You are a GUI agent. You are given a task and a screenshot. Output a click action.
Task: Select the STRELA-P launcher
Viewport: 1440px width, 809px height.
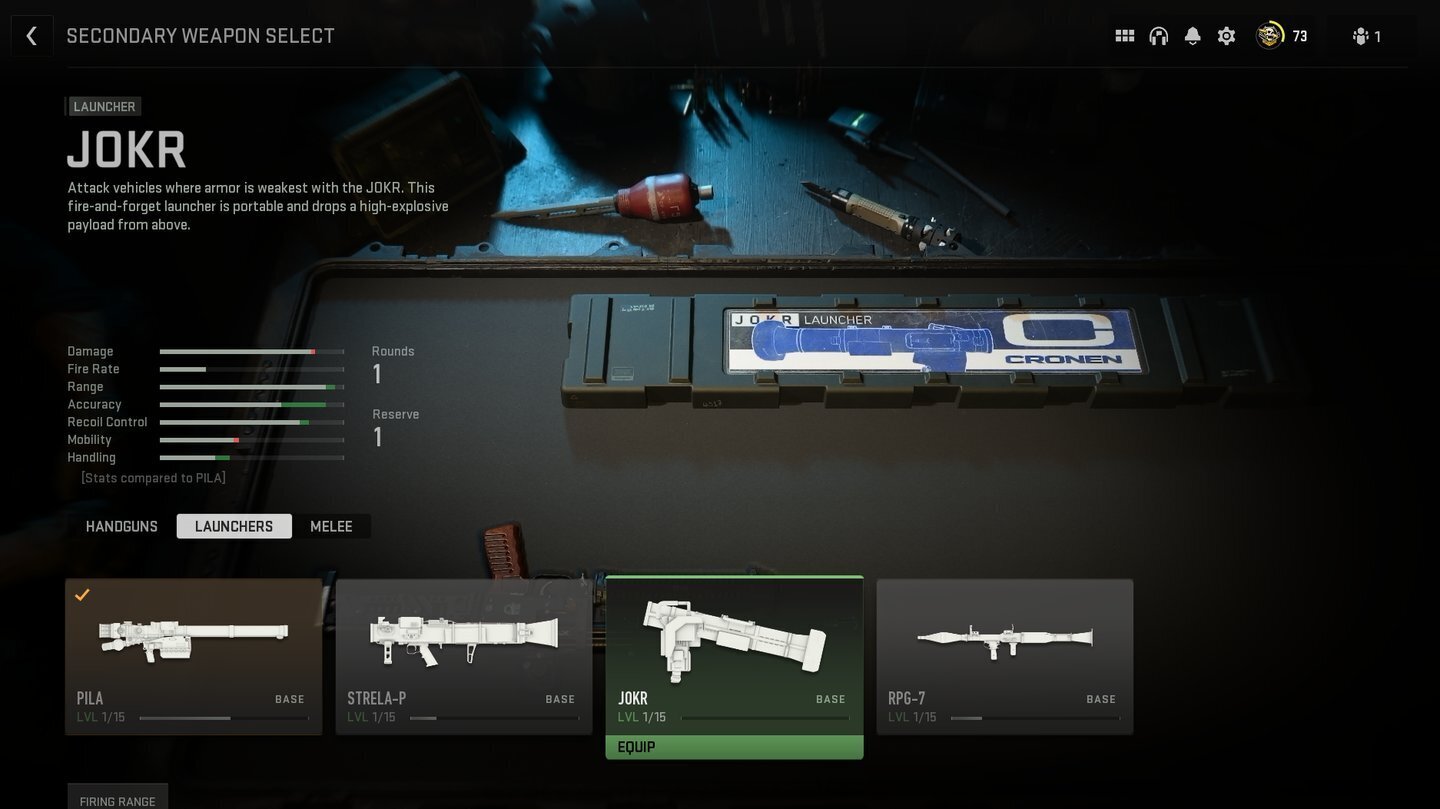pyautogui.click(x=464, y=645)
